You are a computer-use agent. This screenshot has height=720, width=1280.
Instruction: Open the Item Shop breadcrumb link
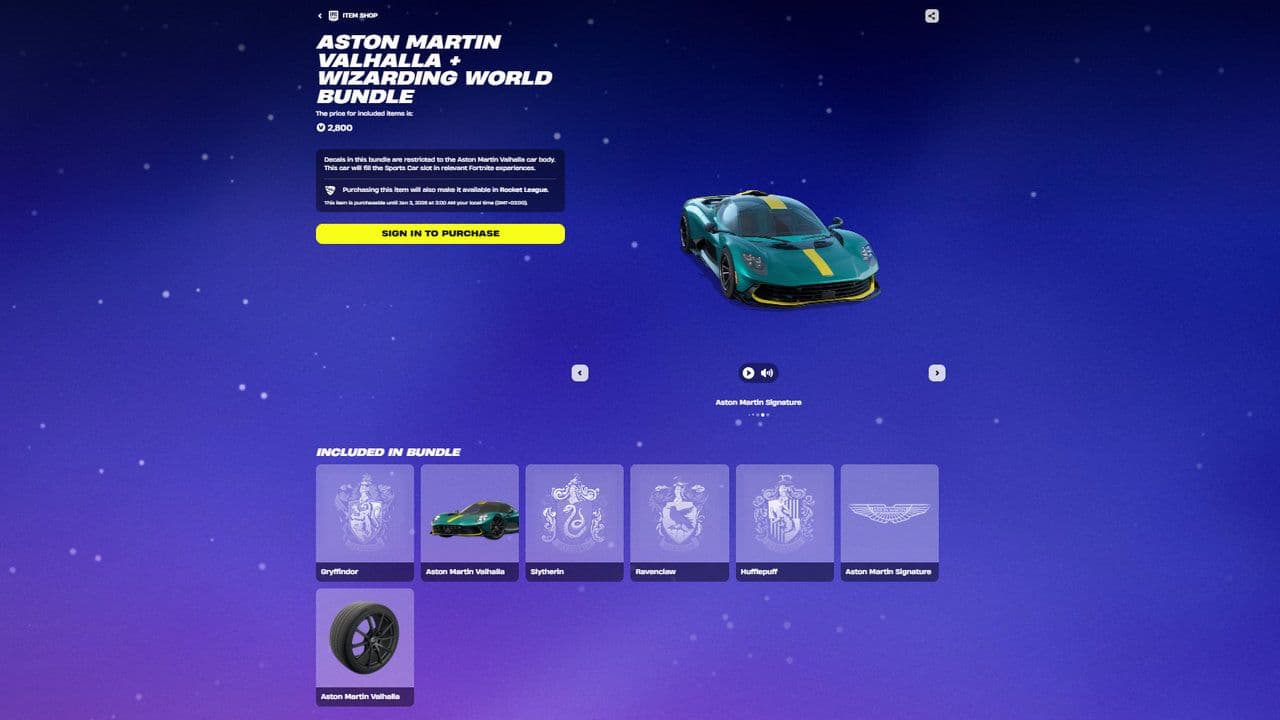358,15
